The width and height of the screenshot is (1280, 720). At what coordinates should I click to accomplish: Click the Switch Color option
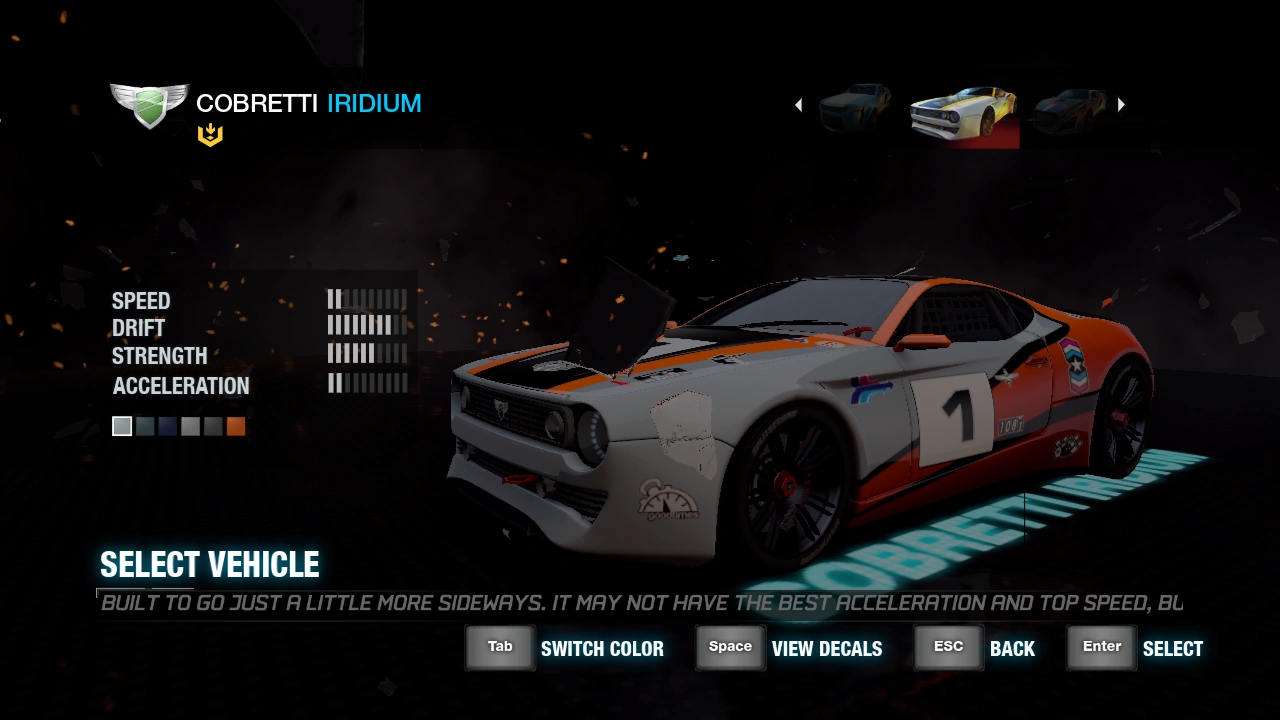point(564,648)
